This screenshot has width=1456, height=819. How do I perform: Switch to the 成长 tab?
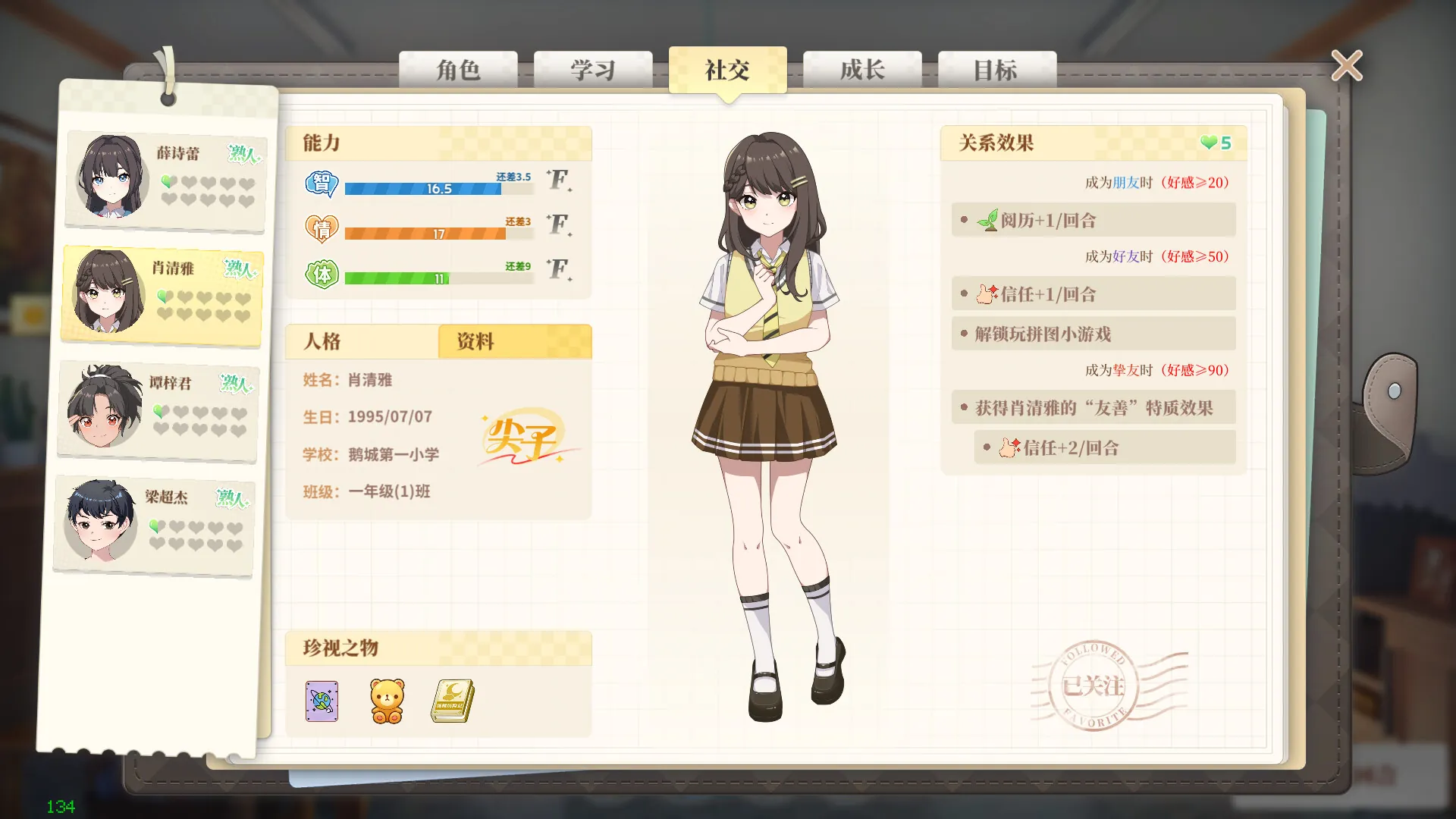[862, 70]
